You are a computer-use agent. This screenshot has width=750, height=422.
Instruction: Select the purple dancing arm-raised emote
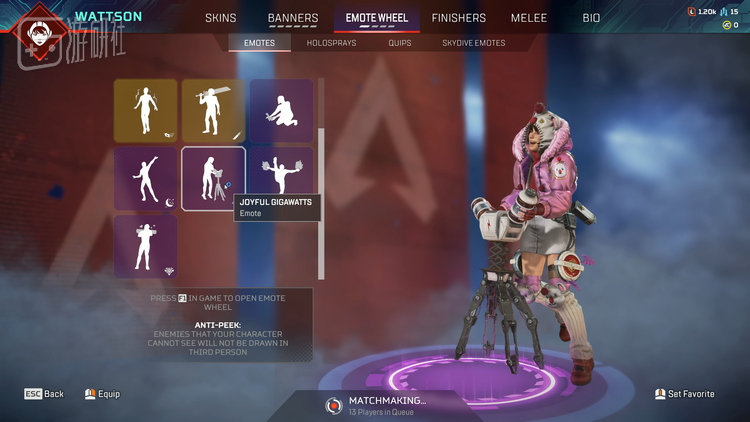pos(146,179)
